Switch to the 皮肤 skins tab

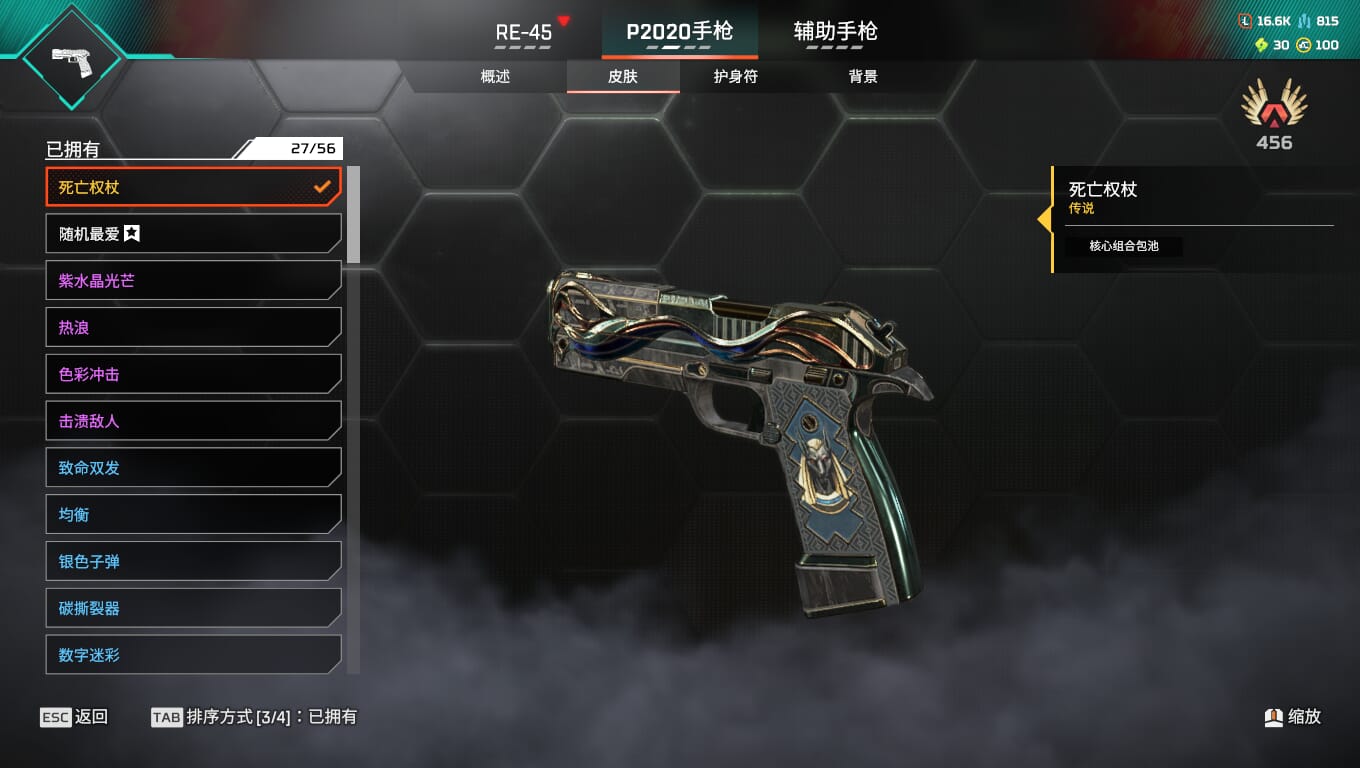click(x=623, y=77)
